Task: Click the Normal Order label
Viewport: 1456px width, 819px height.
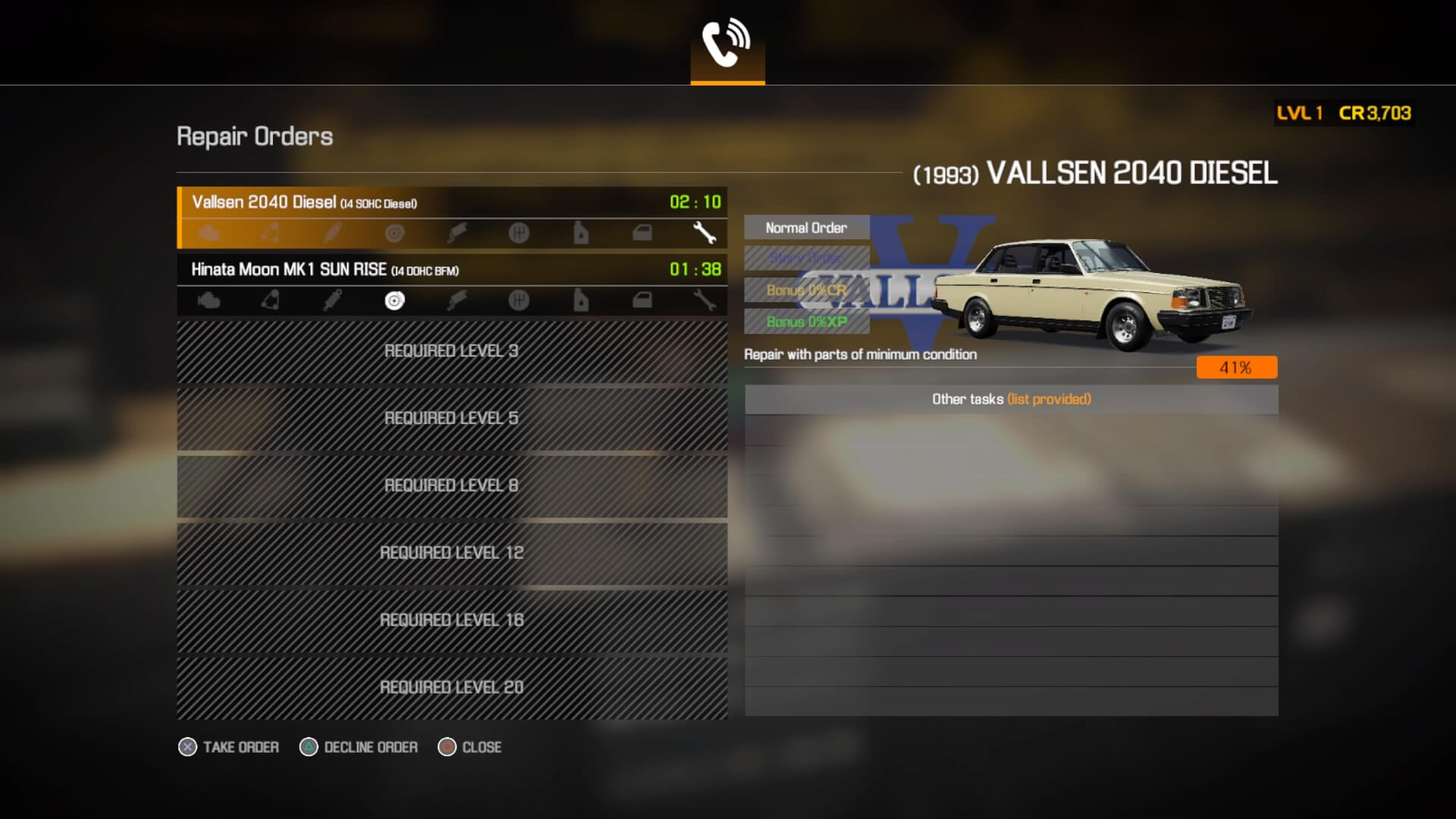Action: pos(806,228)
